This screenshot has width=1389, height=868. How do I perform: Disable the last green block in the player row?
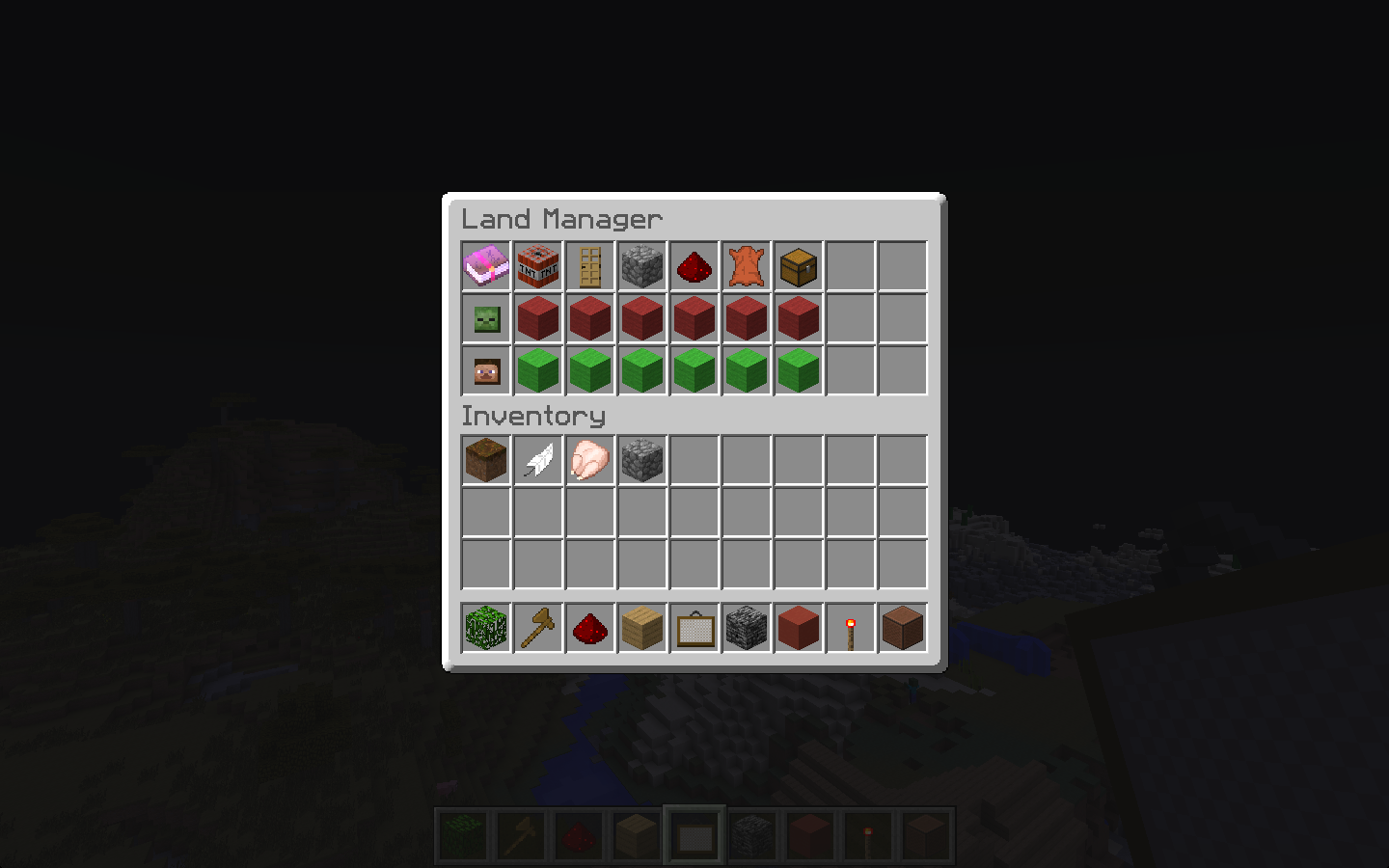tap(798, 369)
